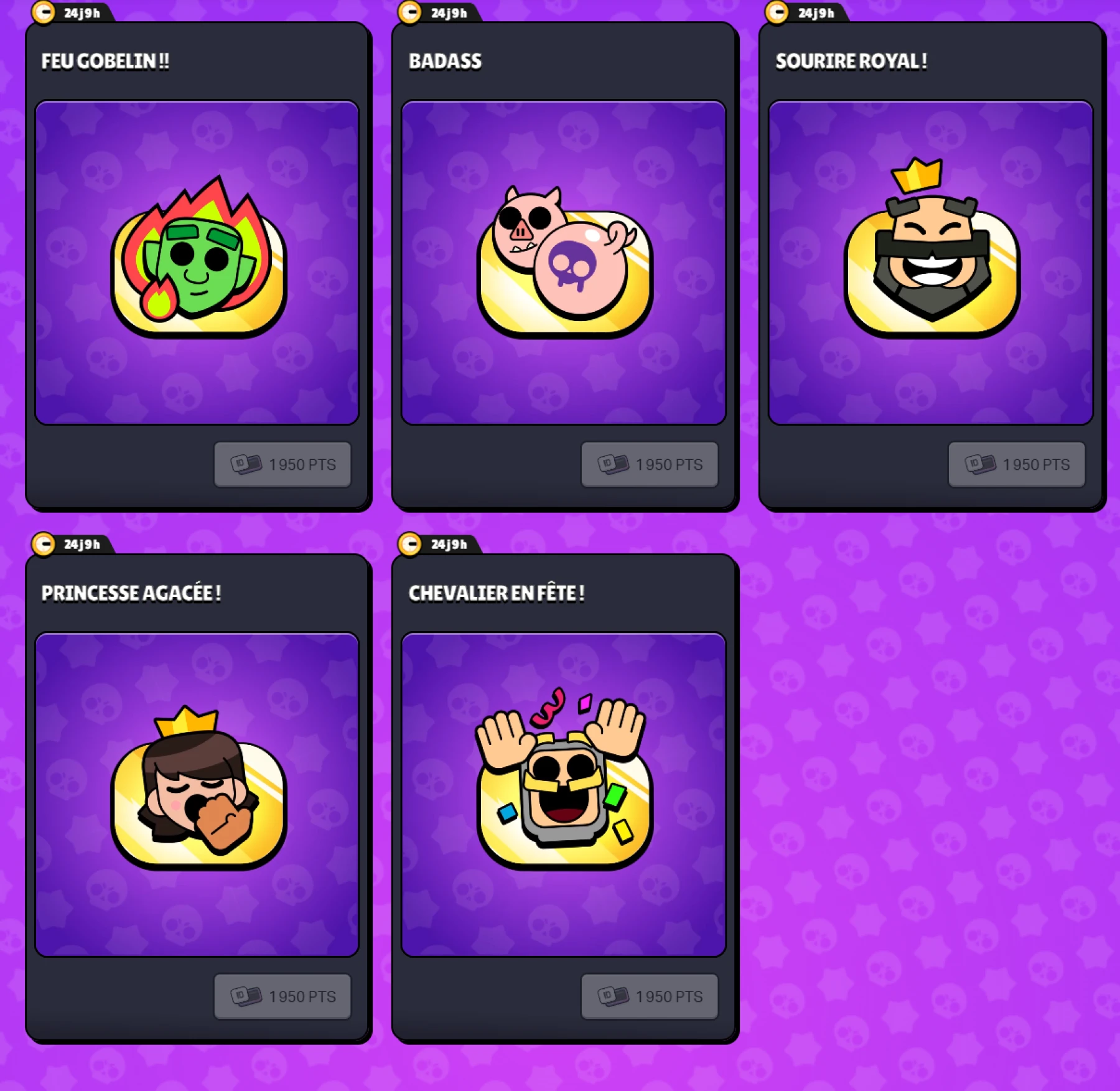The height and width of the screenshot is (1091, 1120).
Task: Click the 1950 PTS button under Chevalier en Fête
Action: click(650, 996)
